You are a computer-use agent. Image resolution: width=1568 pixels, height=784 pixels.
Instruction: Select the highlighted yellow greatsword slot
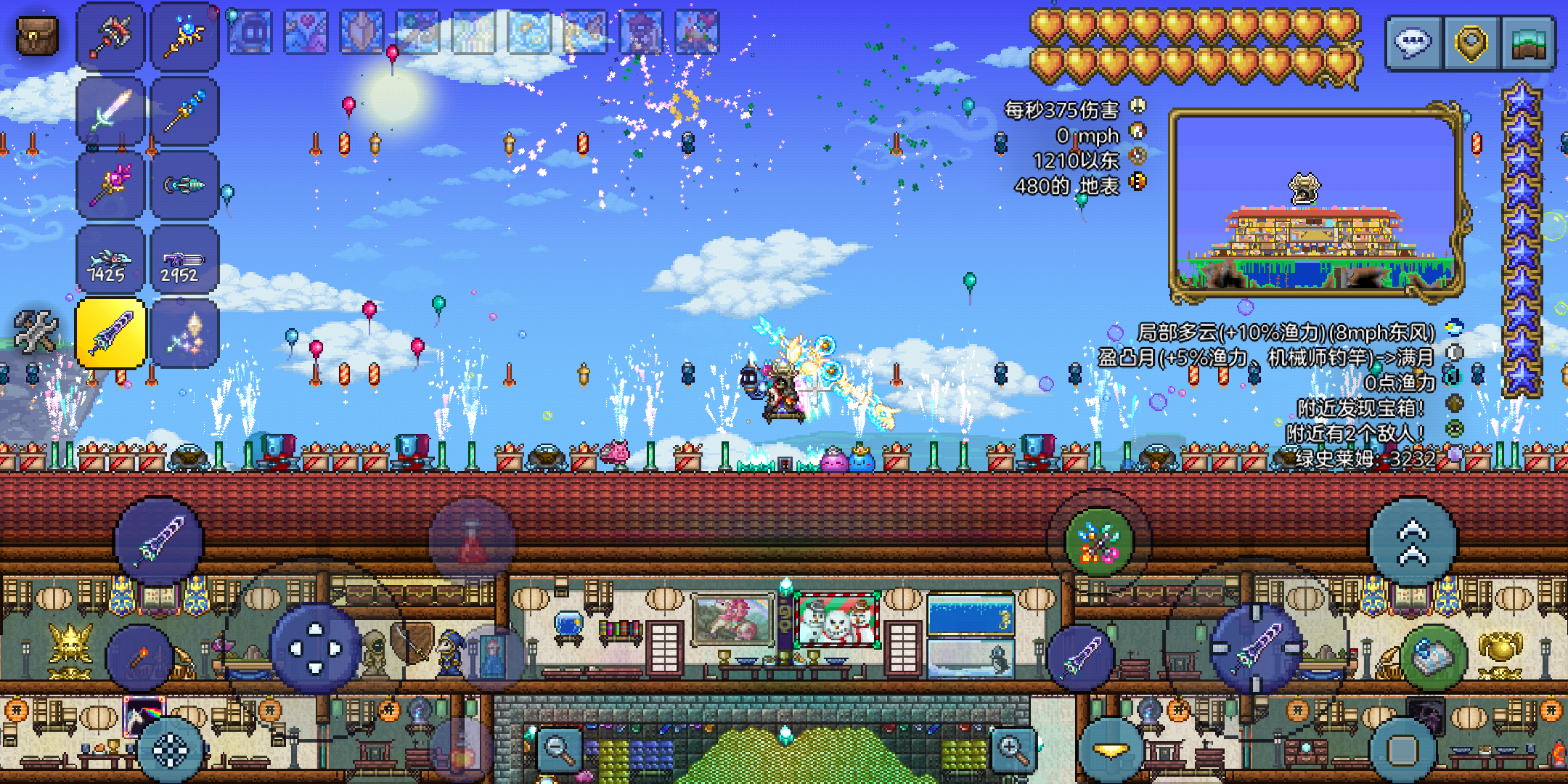[111, 333]
